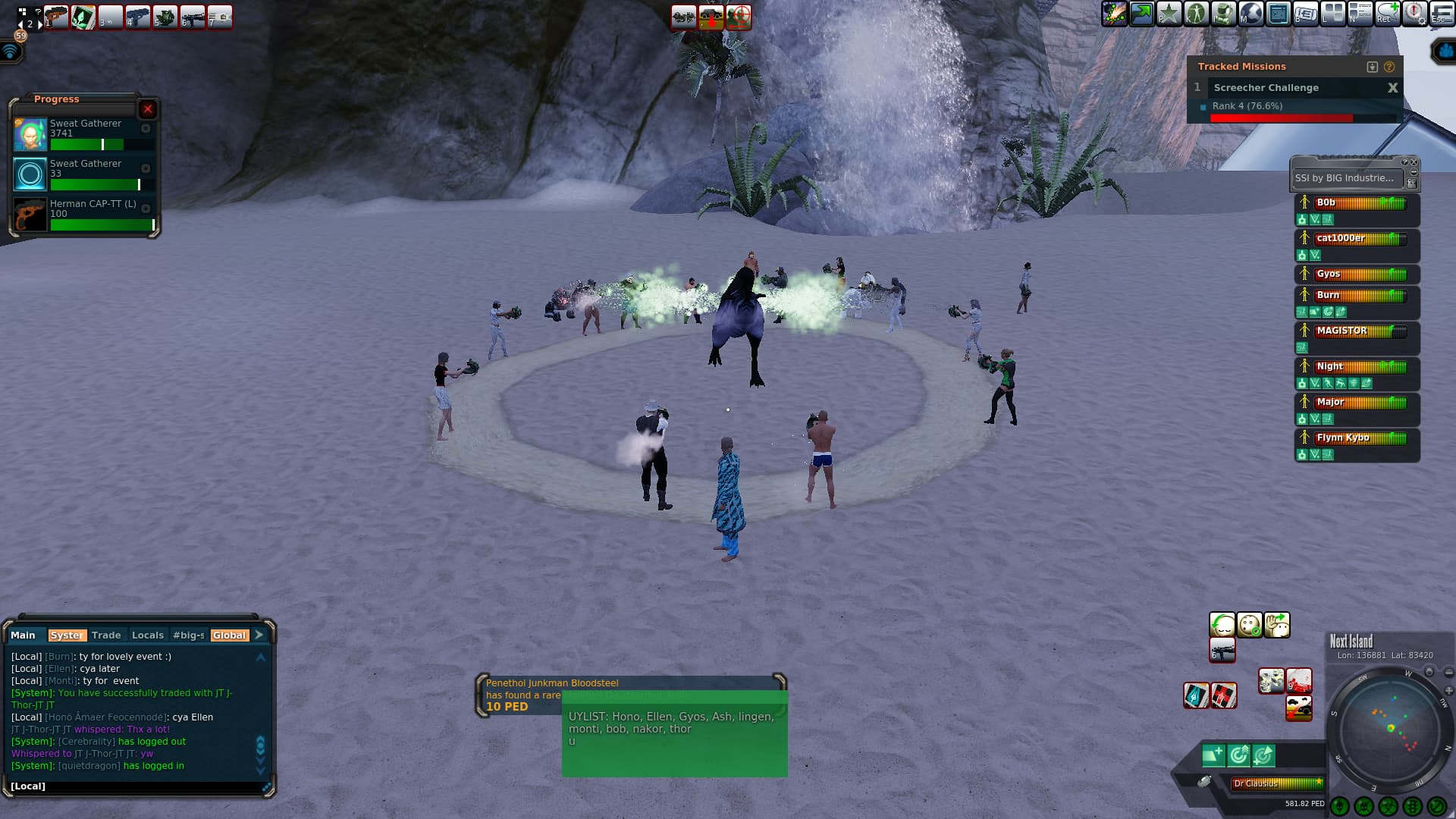
Task: Go to next hotbar page arrow
Action: (x=40, y=24)
